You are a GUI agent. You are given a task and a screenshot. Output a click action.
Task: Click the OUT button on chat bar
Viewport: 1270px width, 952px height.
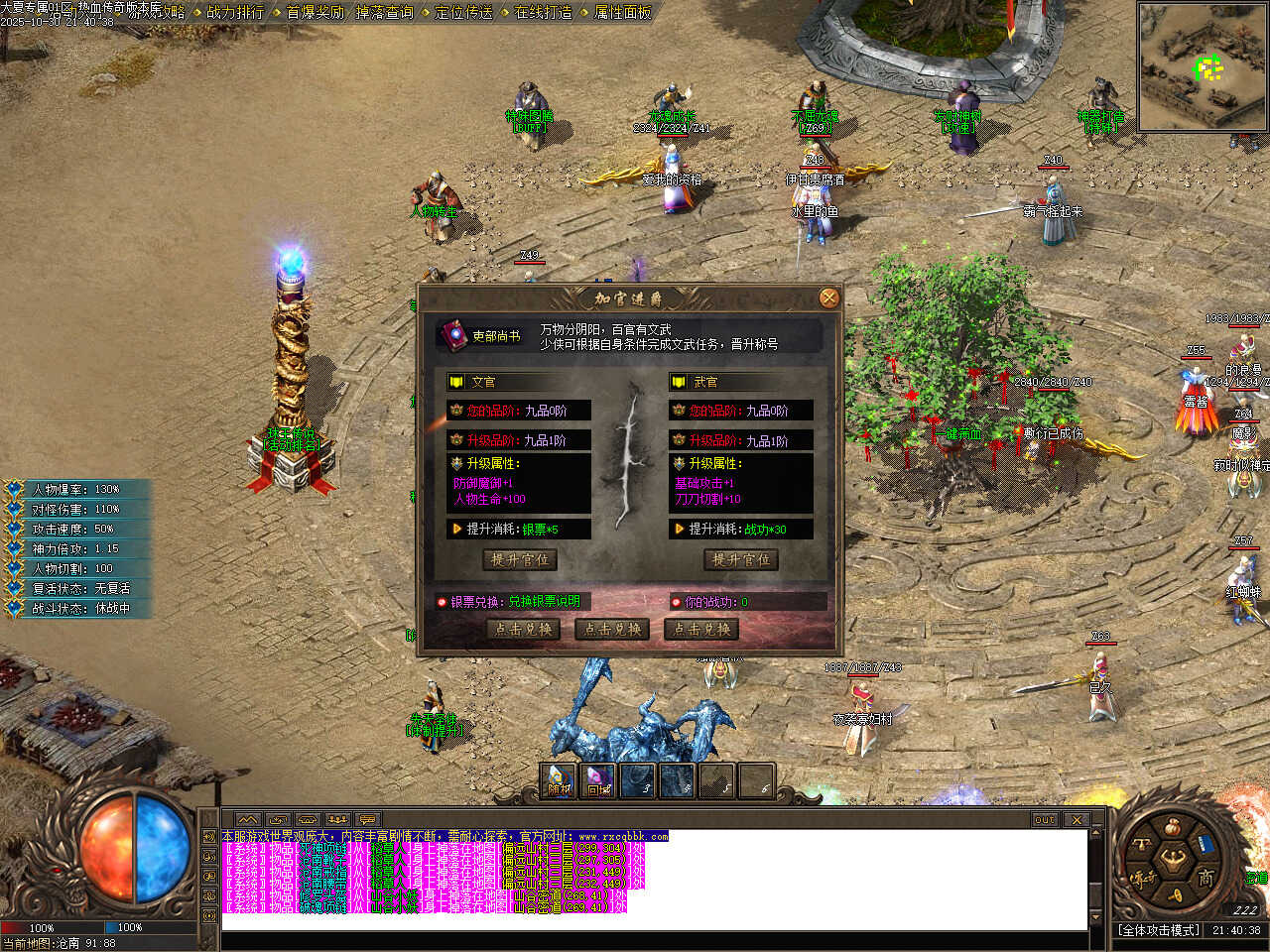click(x=1045, y=820)
